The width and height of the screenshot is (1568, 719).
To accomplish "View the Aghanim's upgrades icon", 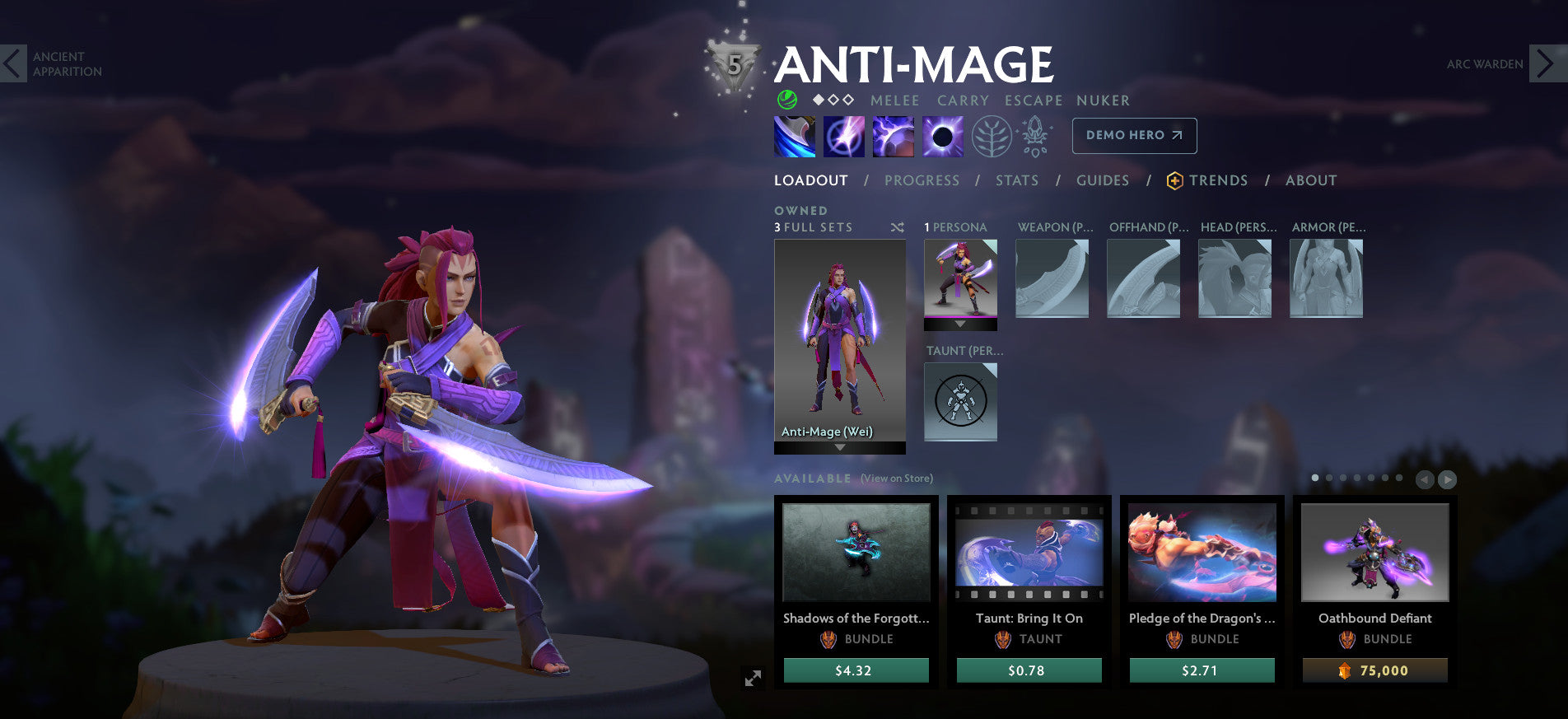I will click(x=1034, y=137).
